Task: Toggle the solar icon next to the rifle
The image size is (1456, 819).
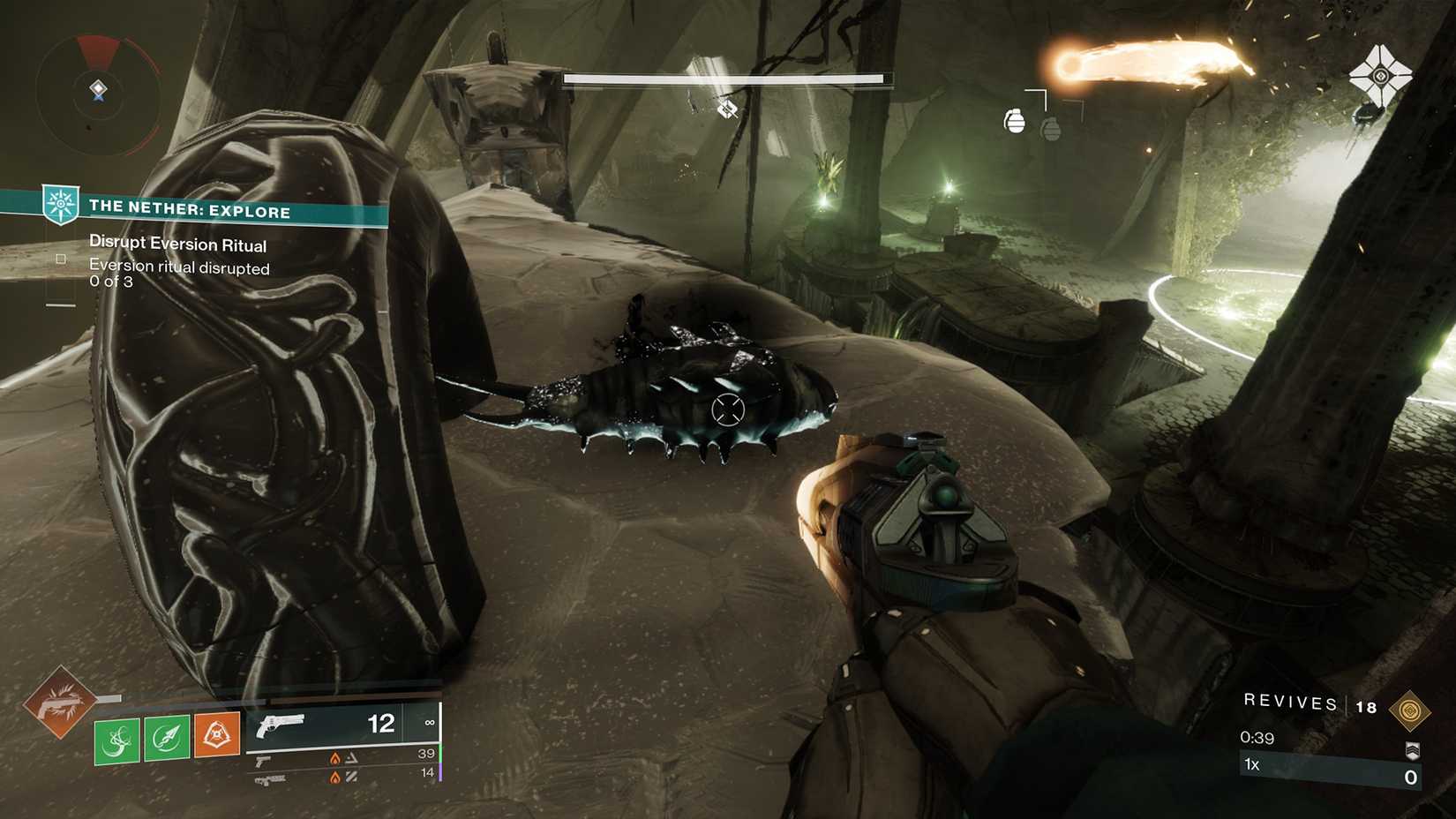Action: [x=334, y=776]
